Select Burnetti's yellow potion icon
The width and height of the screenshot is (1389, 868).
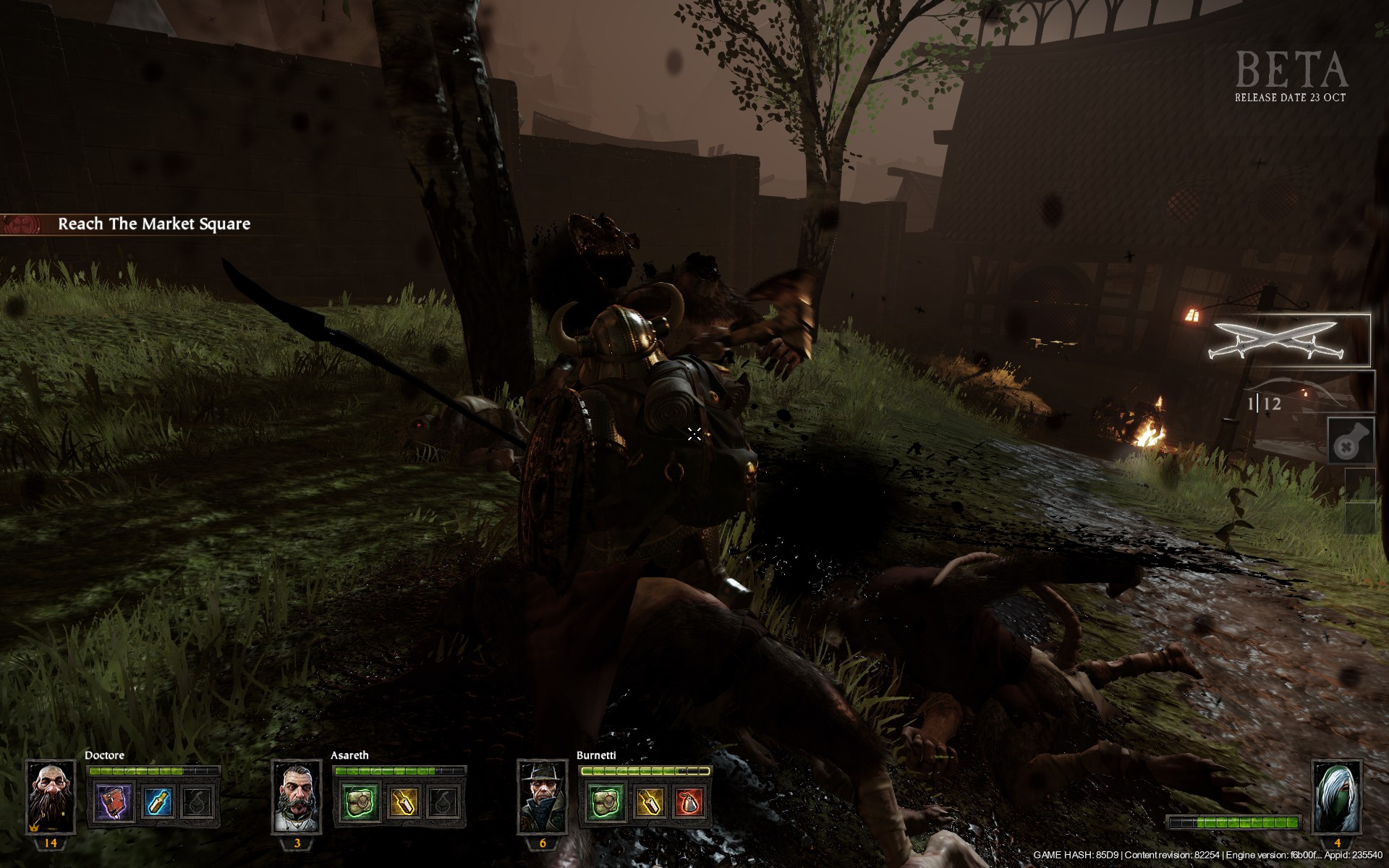648,802
